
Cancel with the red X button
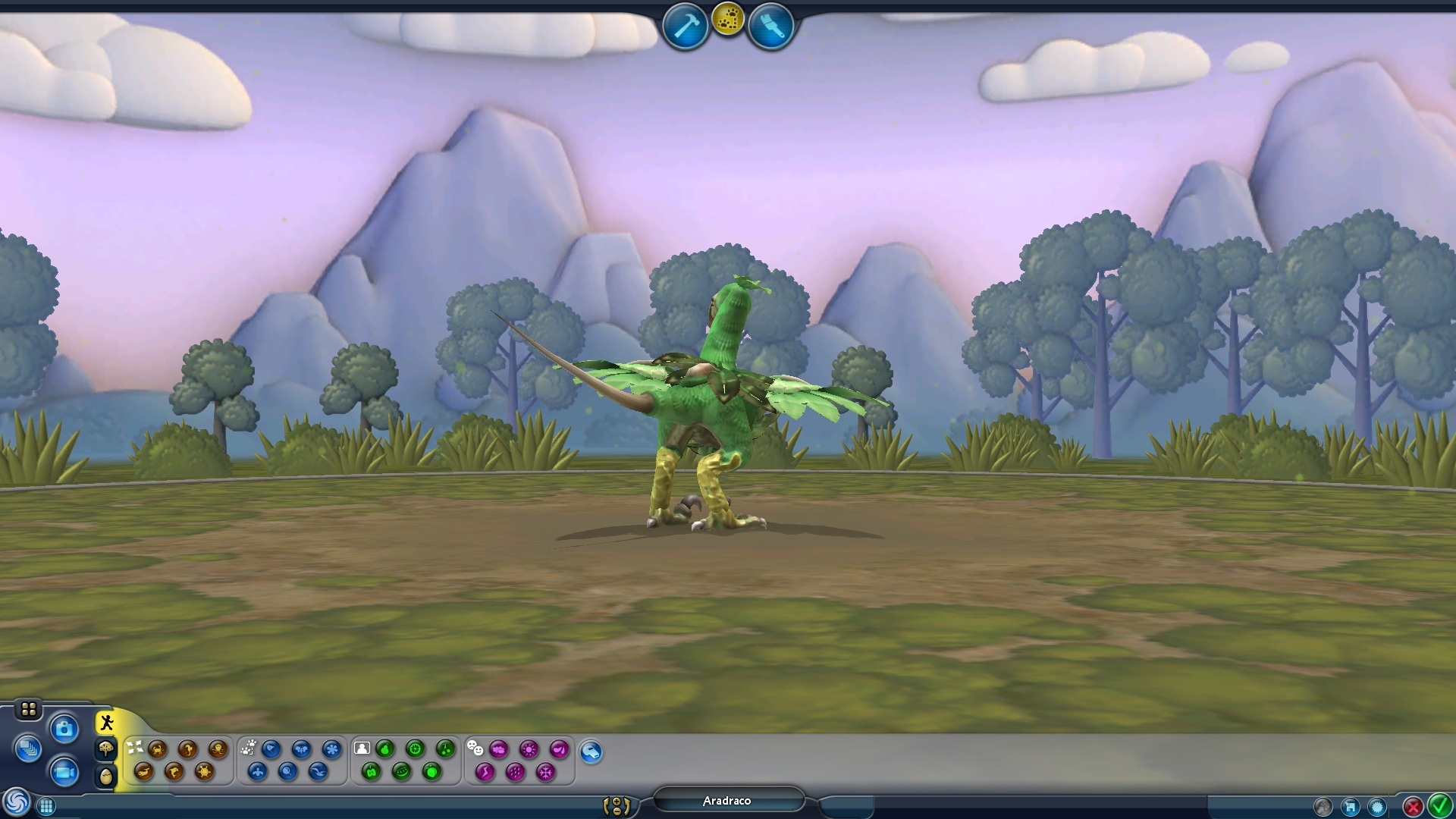coord(1413,806)
